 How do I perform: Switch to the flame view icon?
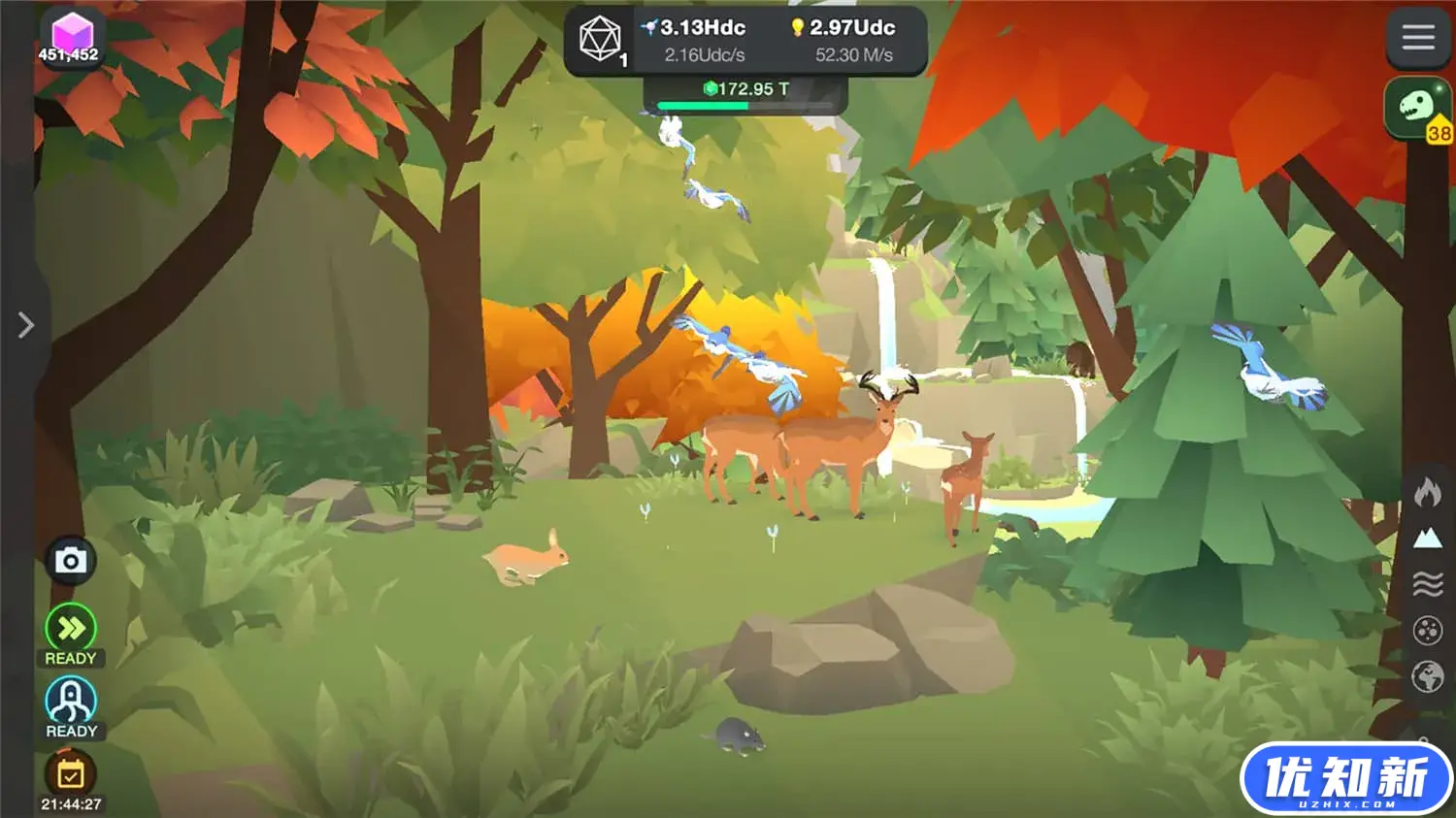(x=1427, y=492)
